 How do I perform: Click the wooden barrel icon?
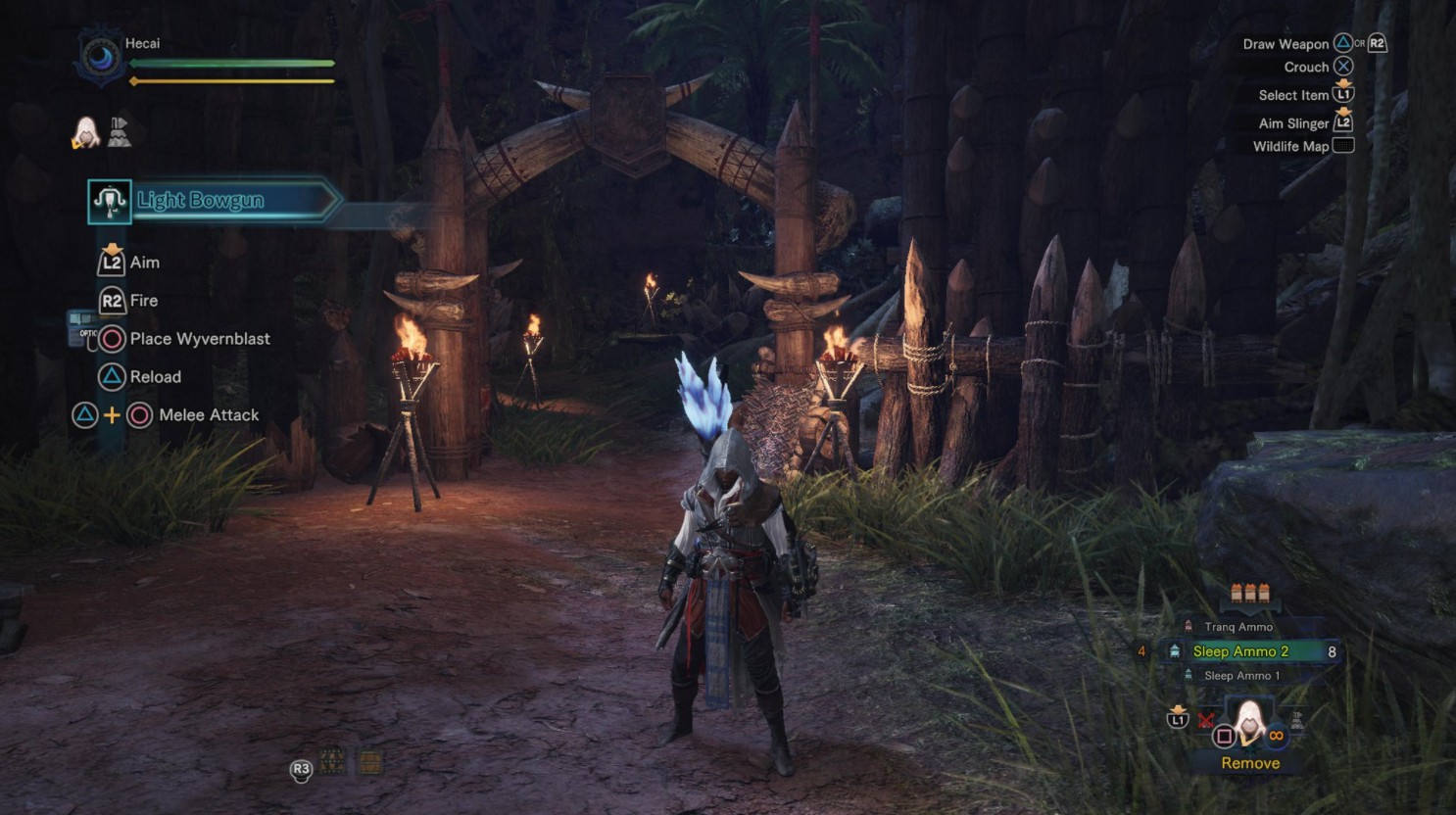tap(369, 762)
